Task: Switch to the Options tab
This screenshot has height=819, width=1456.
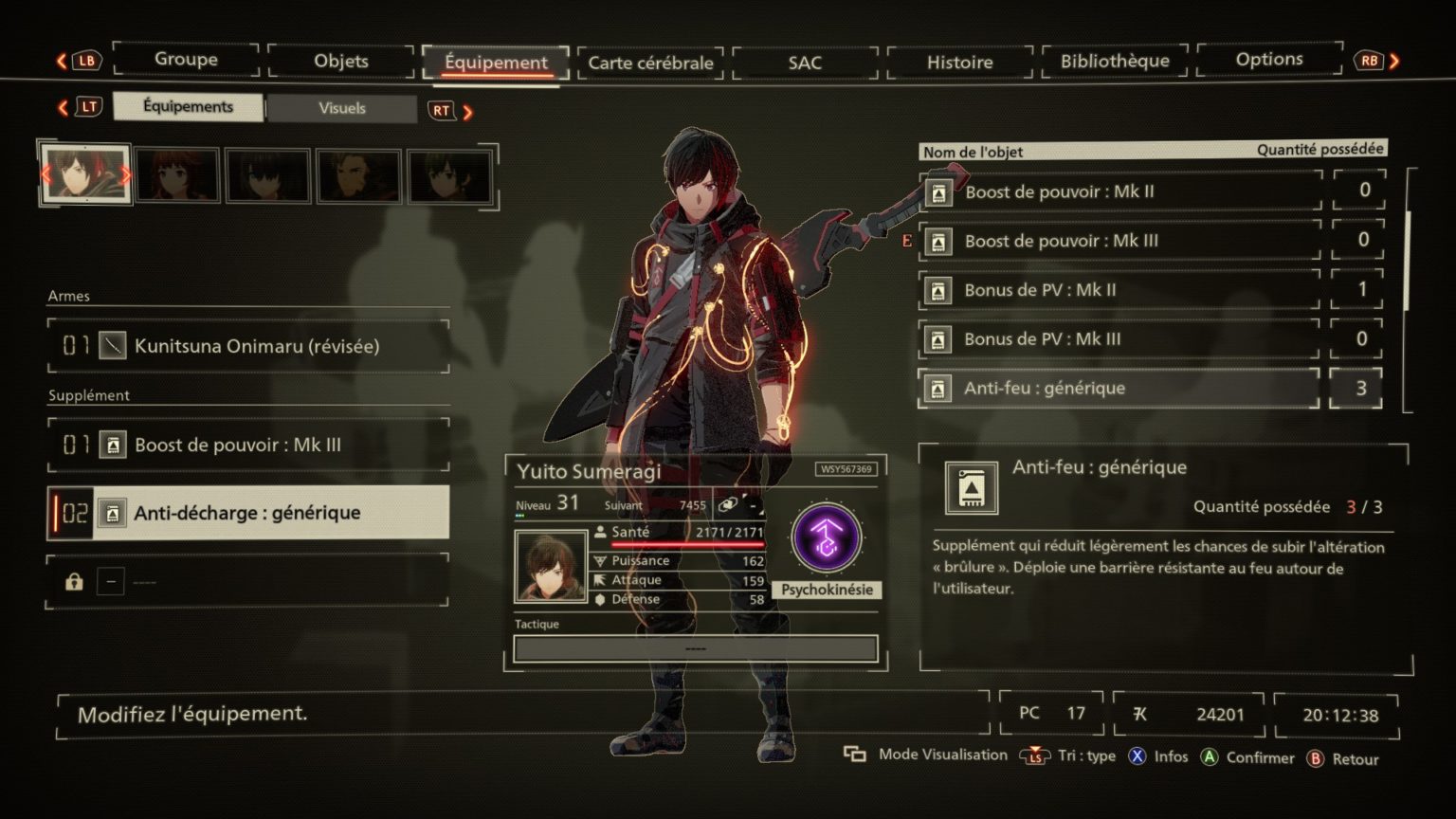Action: tap(1269, 60)
